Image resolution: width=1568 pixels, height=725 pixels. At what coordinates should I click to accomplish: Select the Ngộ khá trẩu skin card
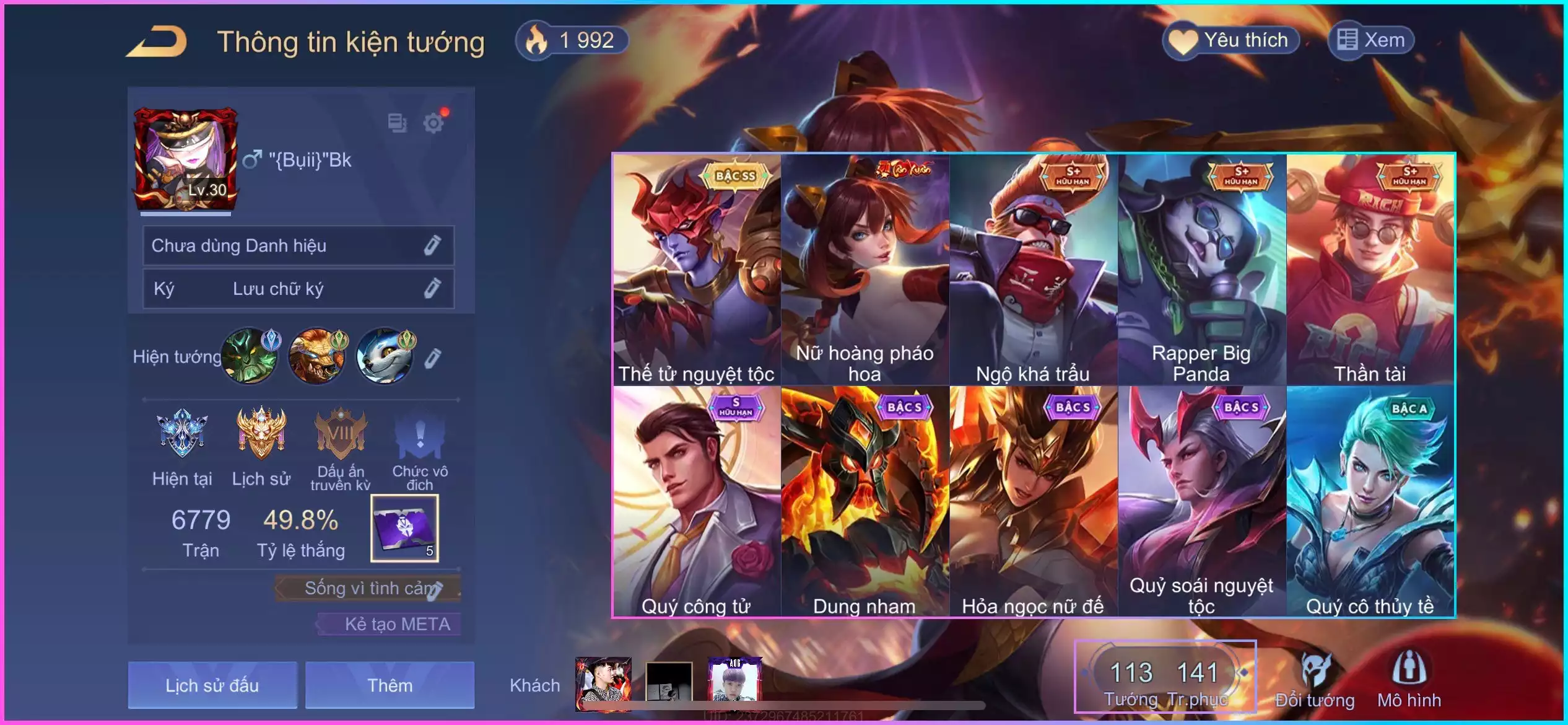point(1033,270)
